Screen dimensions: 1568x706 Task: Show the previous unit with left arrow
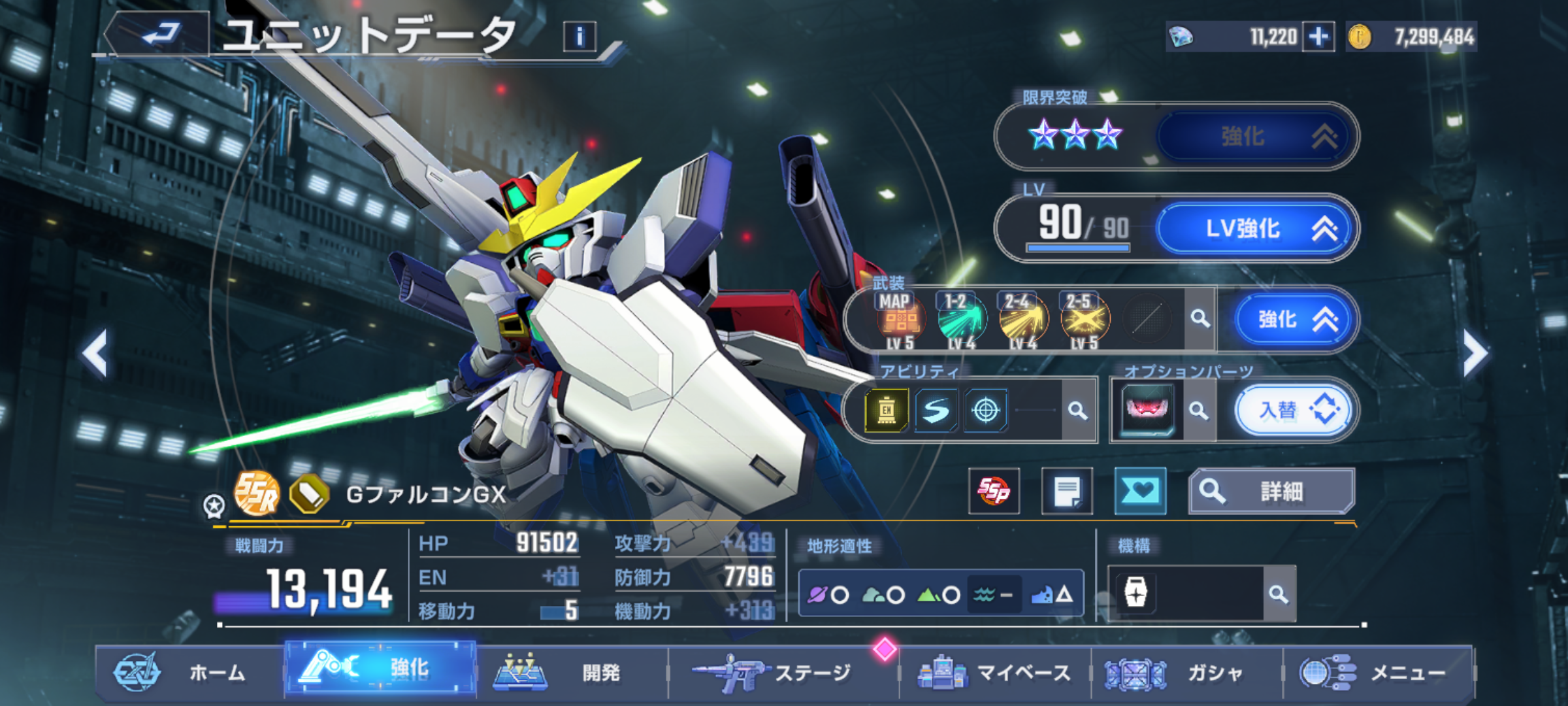(x=95, y=354)
